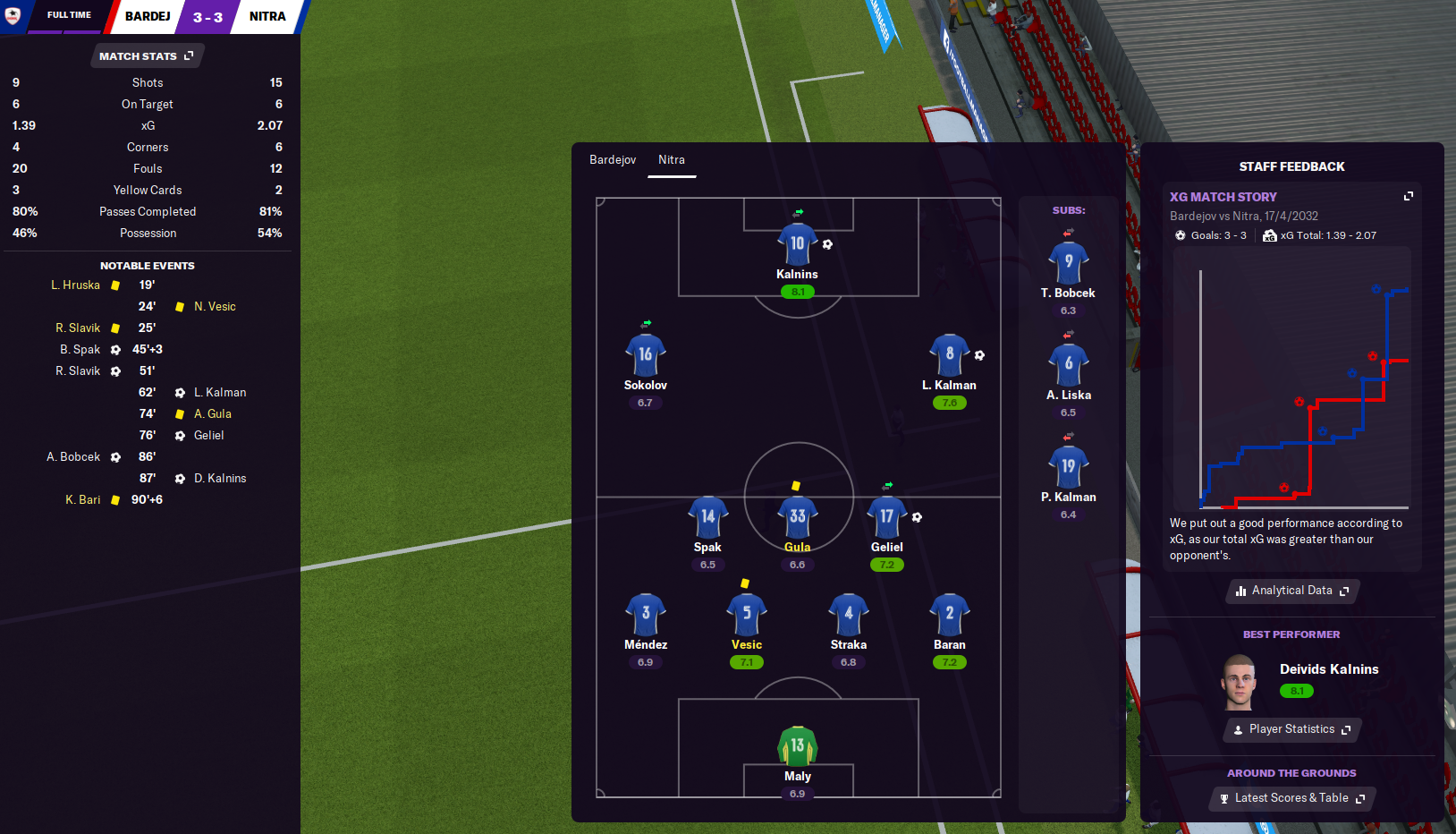Expand the xG Match Story graph
The image size is (1456, 834).
coord(1409,196)
